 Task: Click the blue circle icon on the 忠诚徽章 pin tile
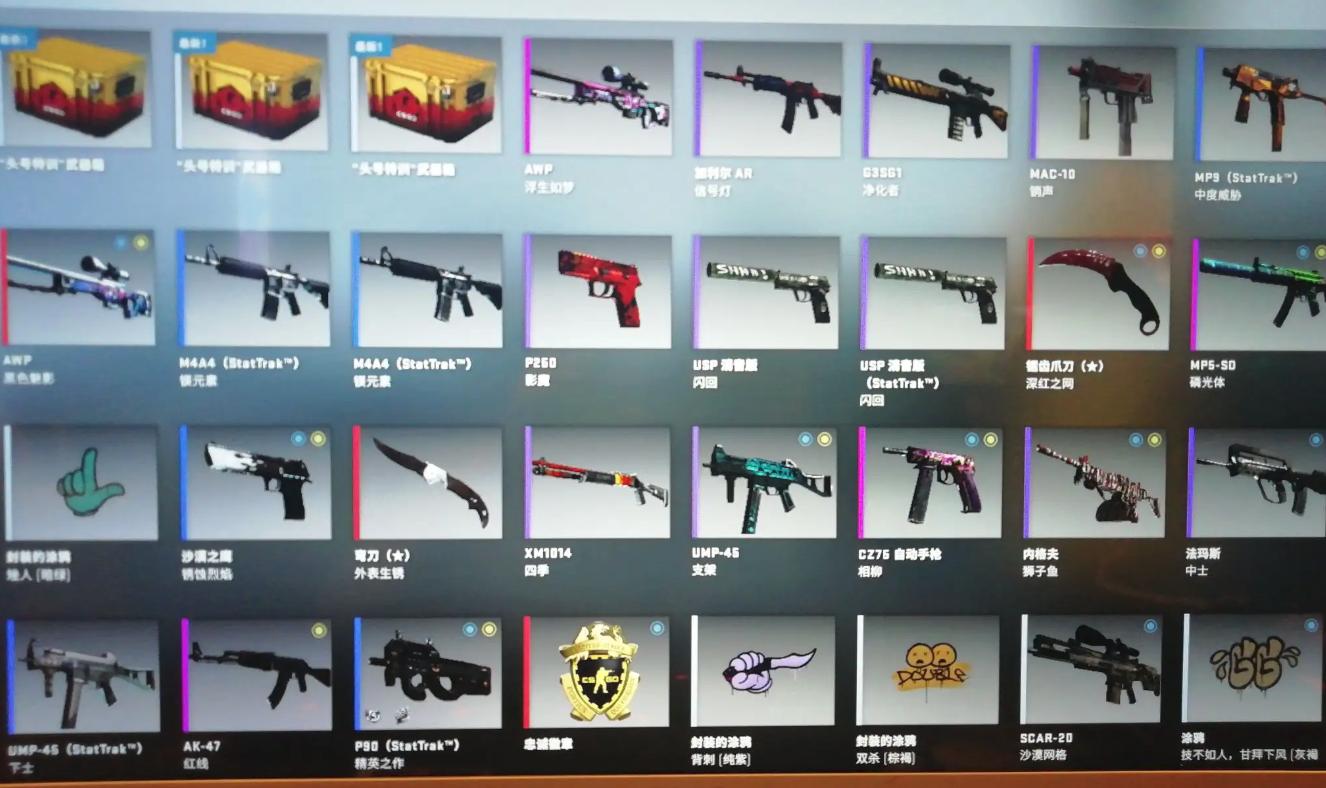pyautogui.click(x=657, y=629)
